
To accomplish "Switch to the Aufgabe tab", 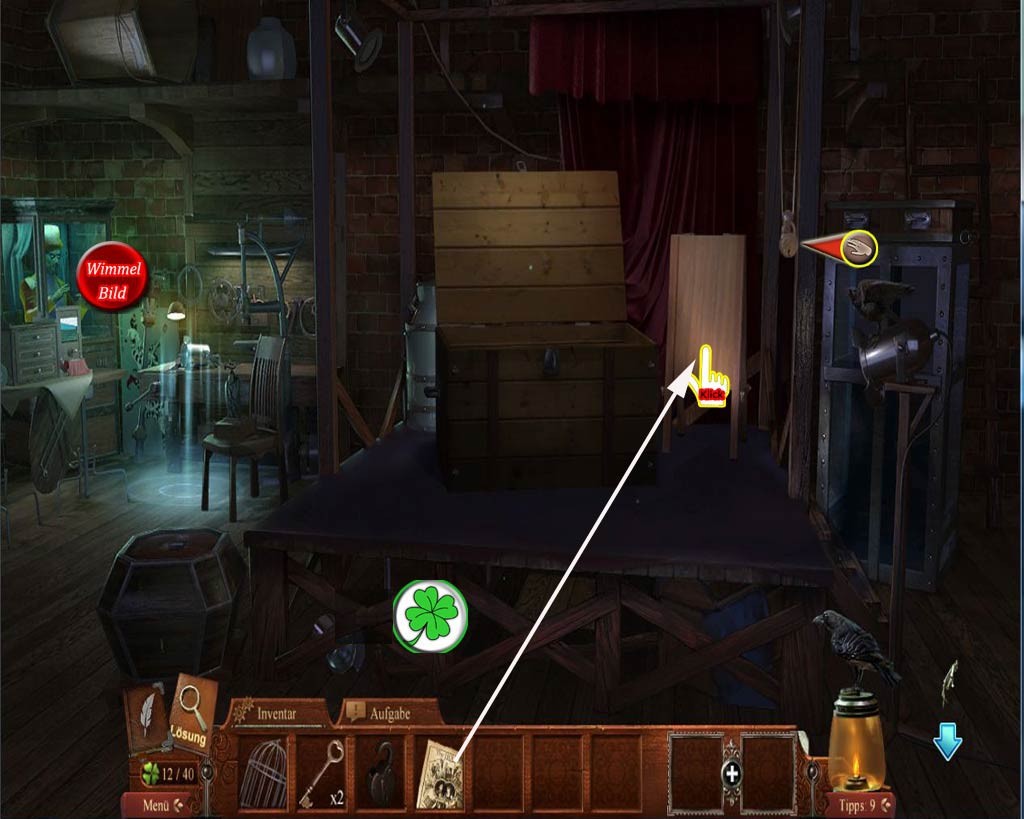I will coord(390,713).
